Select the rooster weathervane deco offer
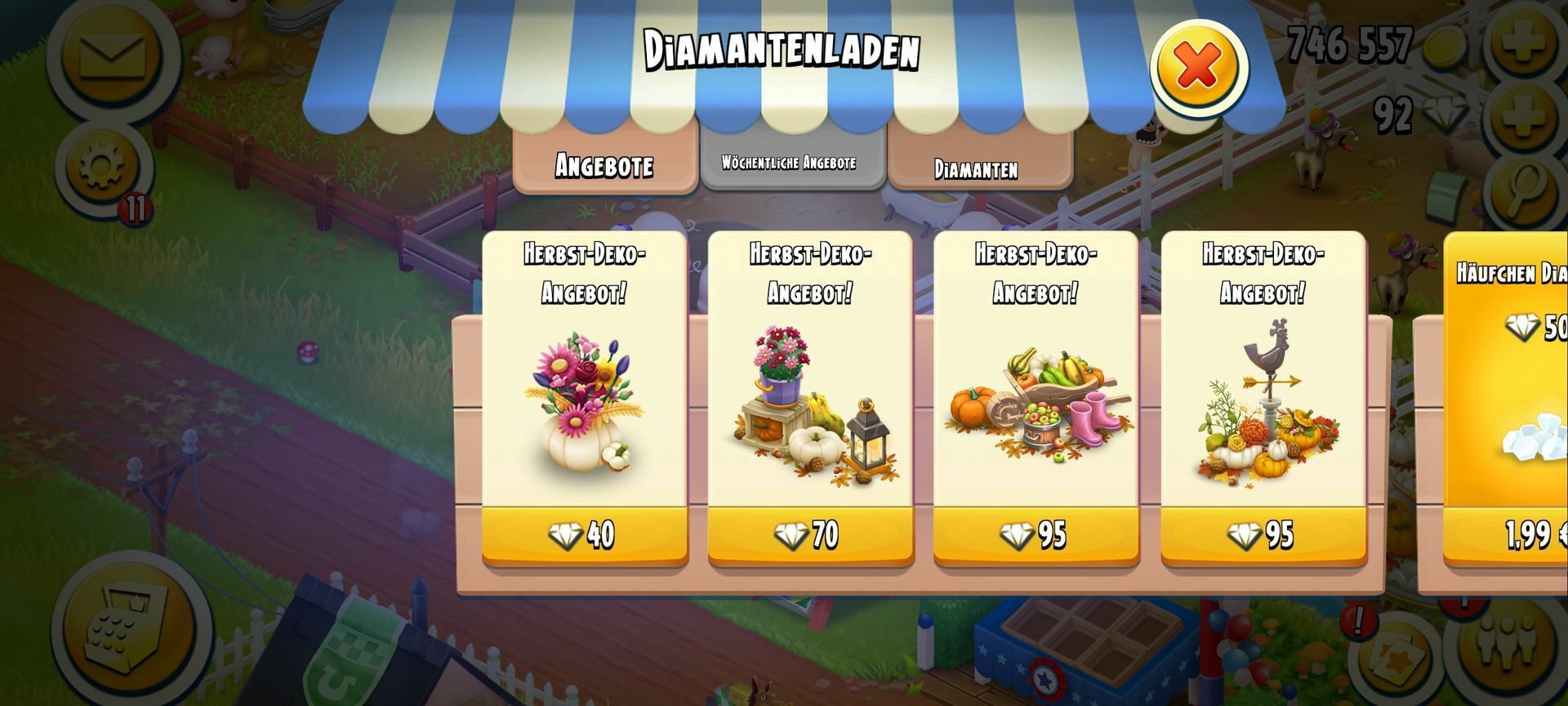 tap(1263, 535)
